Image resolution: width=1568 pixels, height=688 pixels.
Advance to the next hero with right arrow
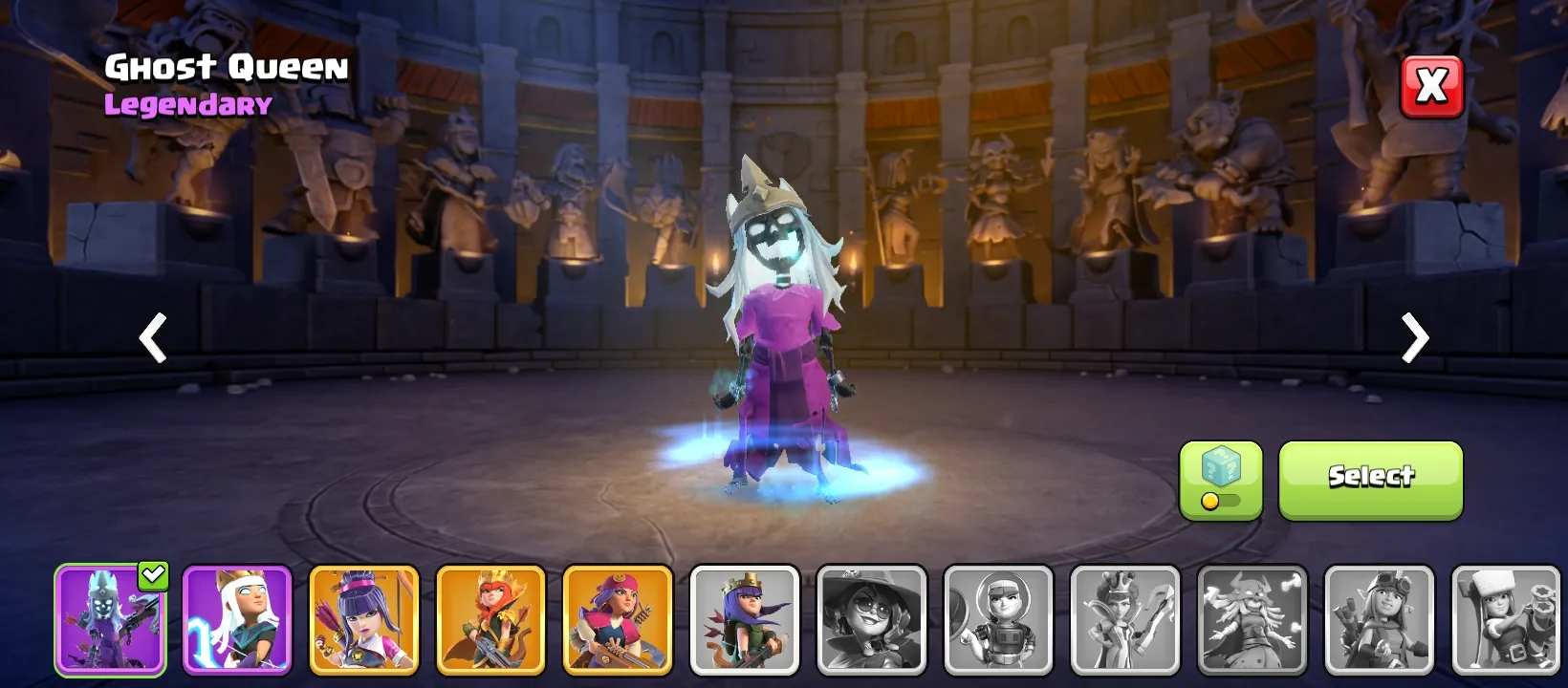pyautogui.click(x=1413, y=339)
